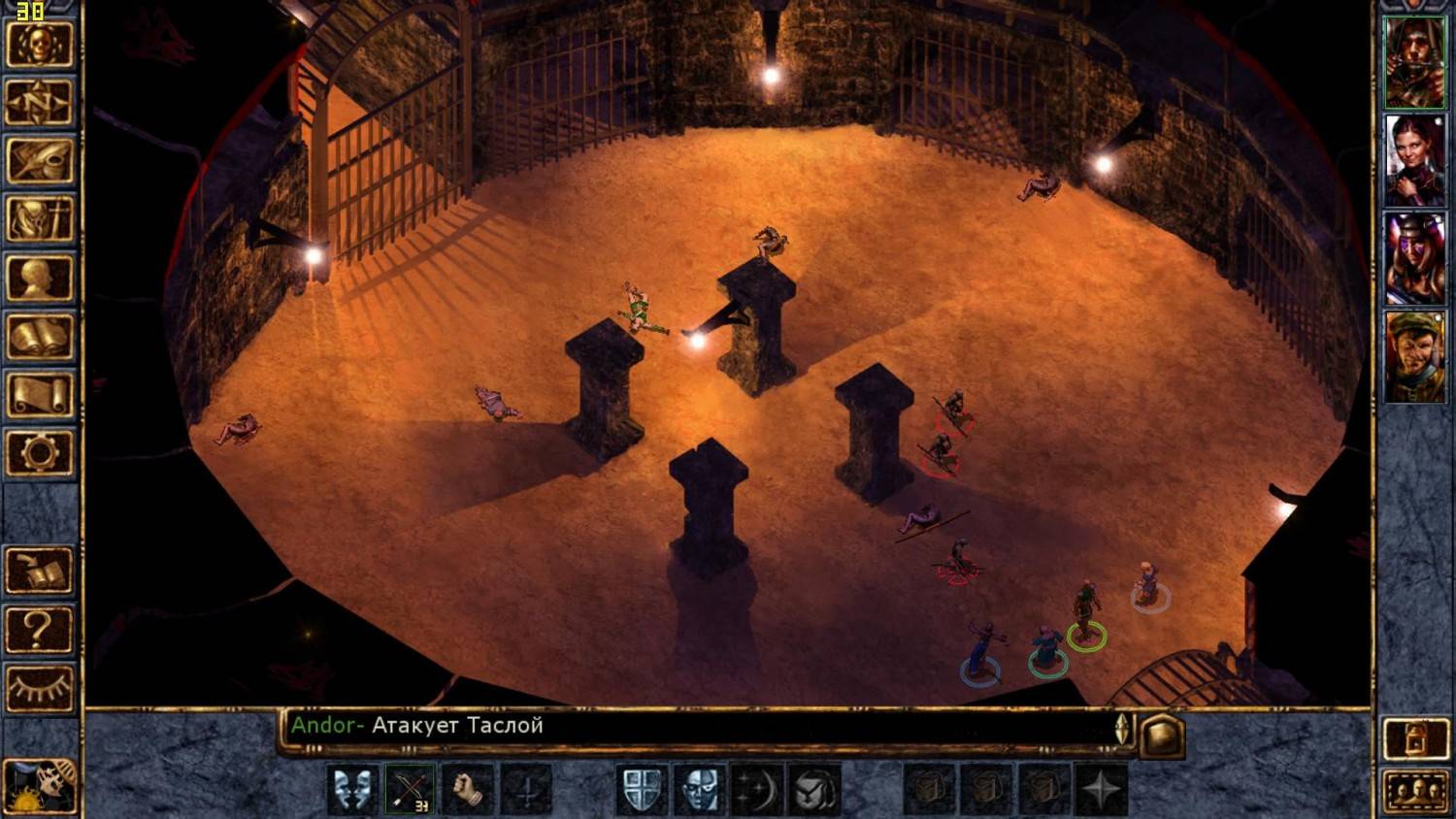Open the priest scroll button
The image size is (1456, 819).
[x=40, y=395]
